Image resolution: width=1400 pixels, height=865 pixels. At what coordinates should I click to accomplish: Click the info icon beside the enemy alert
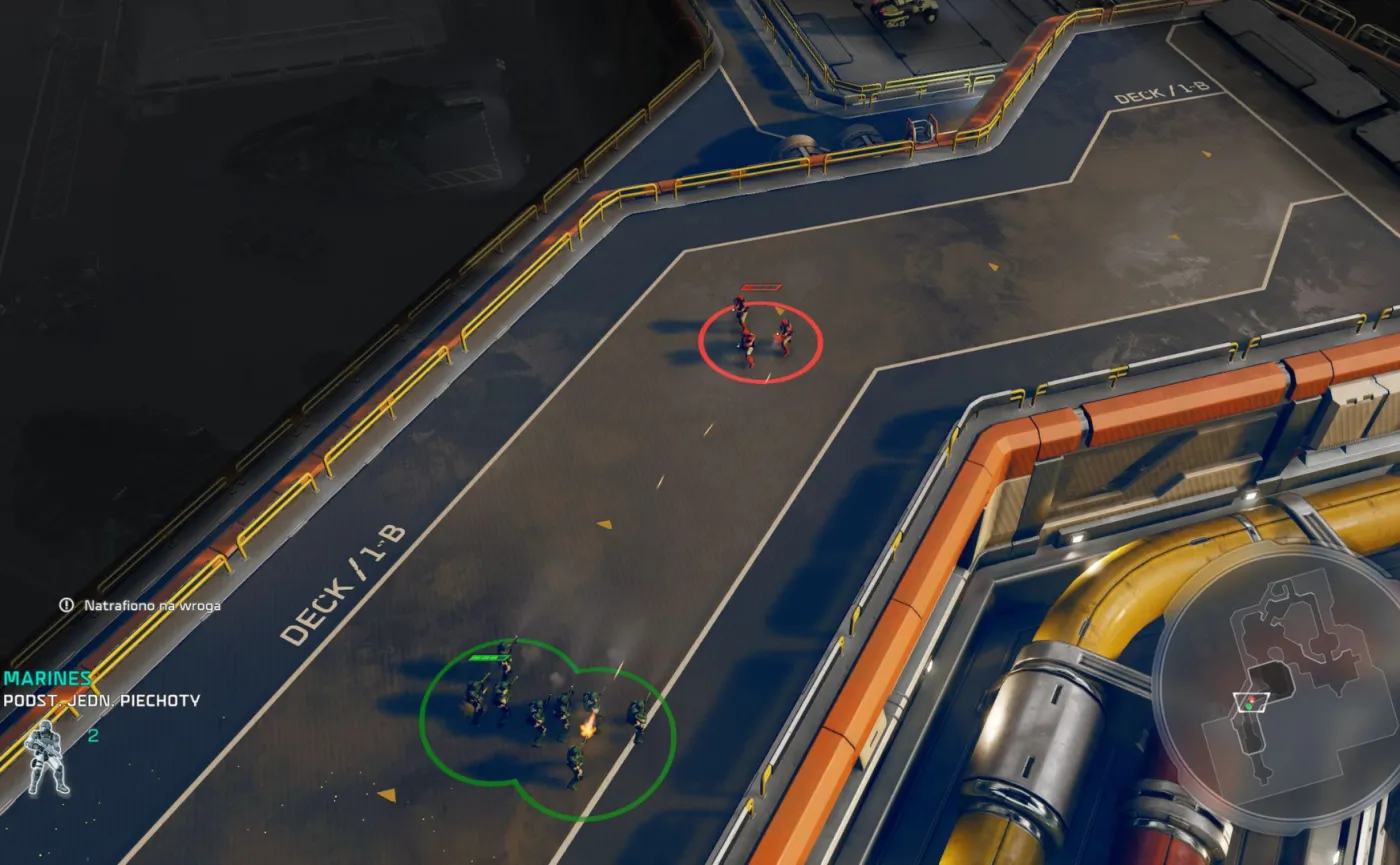[x=66, y=606]
